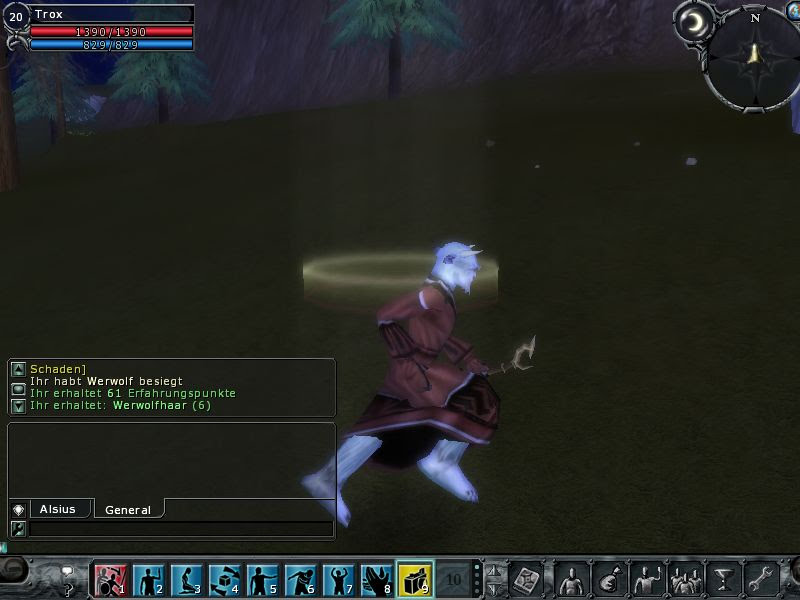Open the character sheet icon
The height and width of the screenshot is (600, 800).
(571, 579)
